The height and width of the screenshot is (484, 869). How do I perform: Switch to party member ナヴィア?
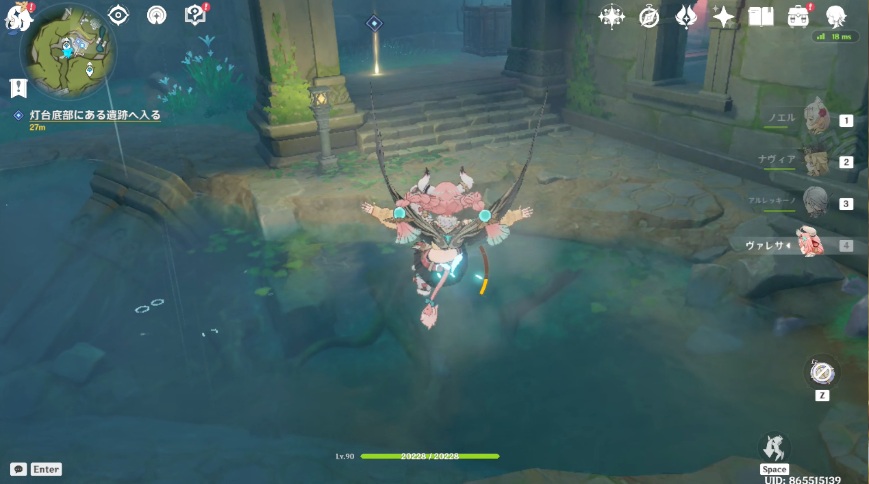tap(817, 161)
